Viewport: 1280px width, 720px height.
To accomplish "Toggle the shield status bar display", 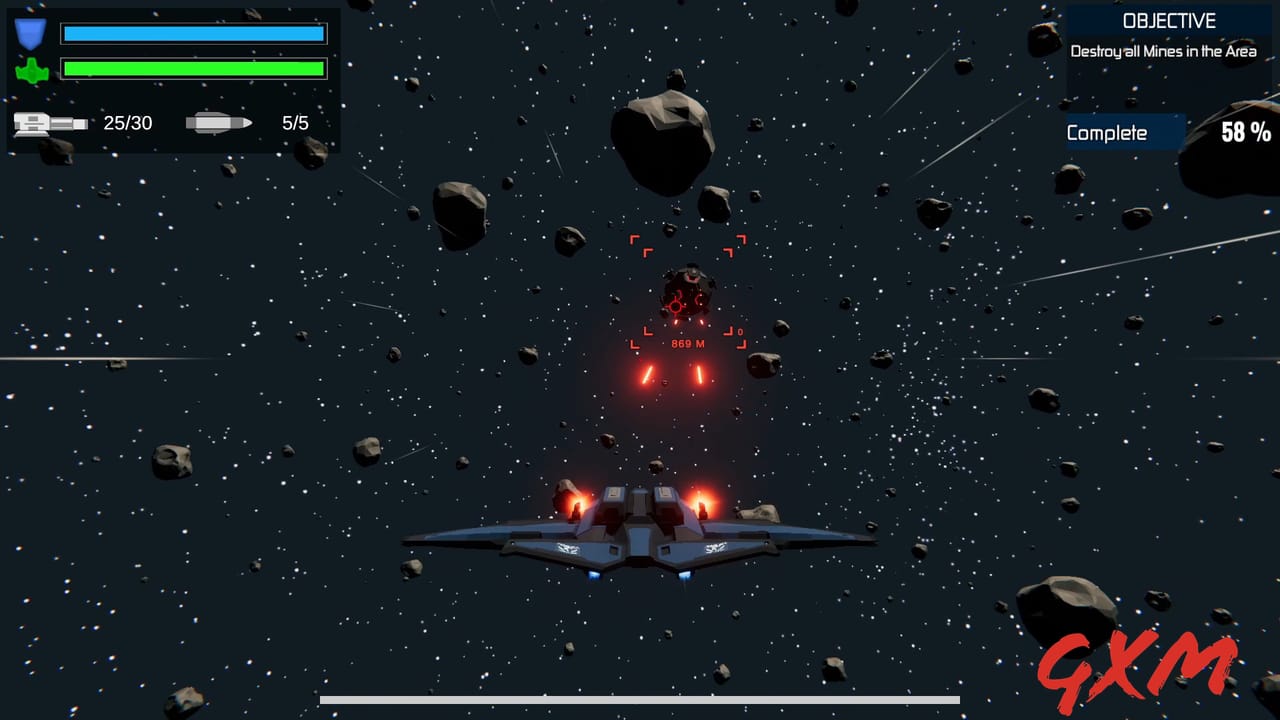I will (x=193, y=33).
